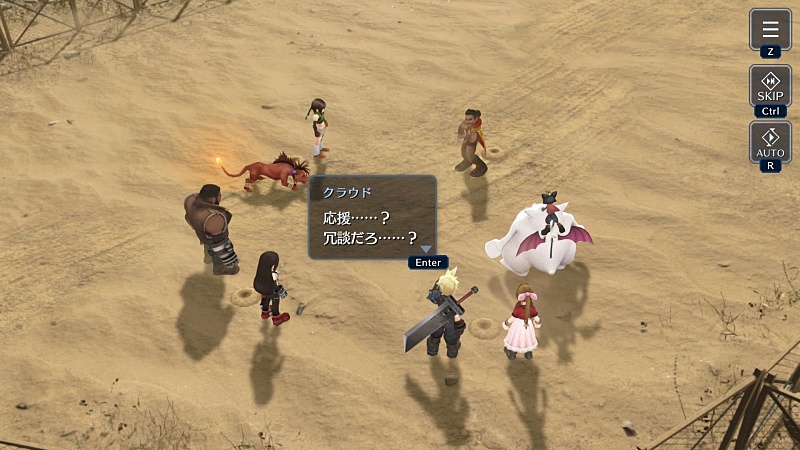Toggle AUTO dialogue advance
This screenshot has height=450, width=800.
tap(770, 142)
